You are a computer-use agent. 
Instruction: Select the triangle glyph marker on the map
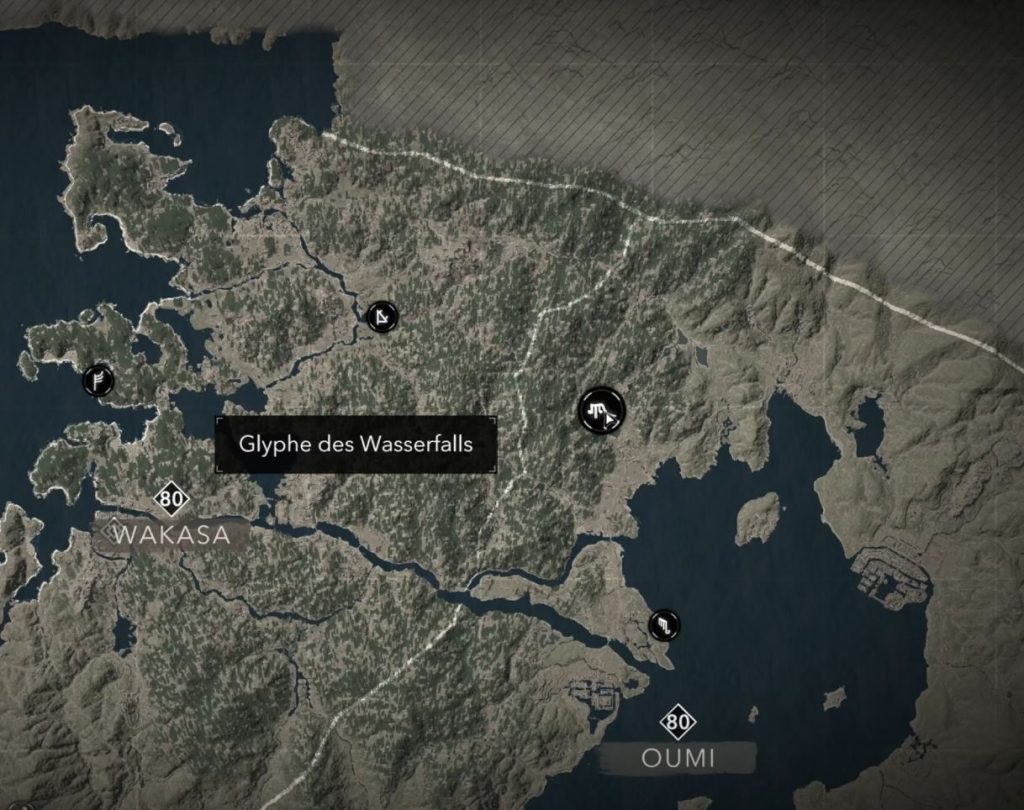click(381, 318)
